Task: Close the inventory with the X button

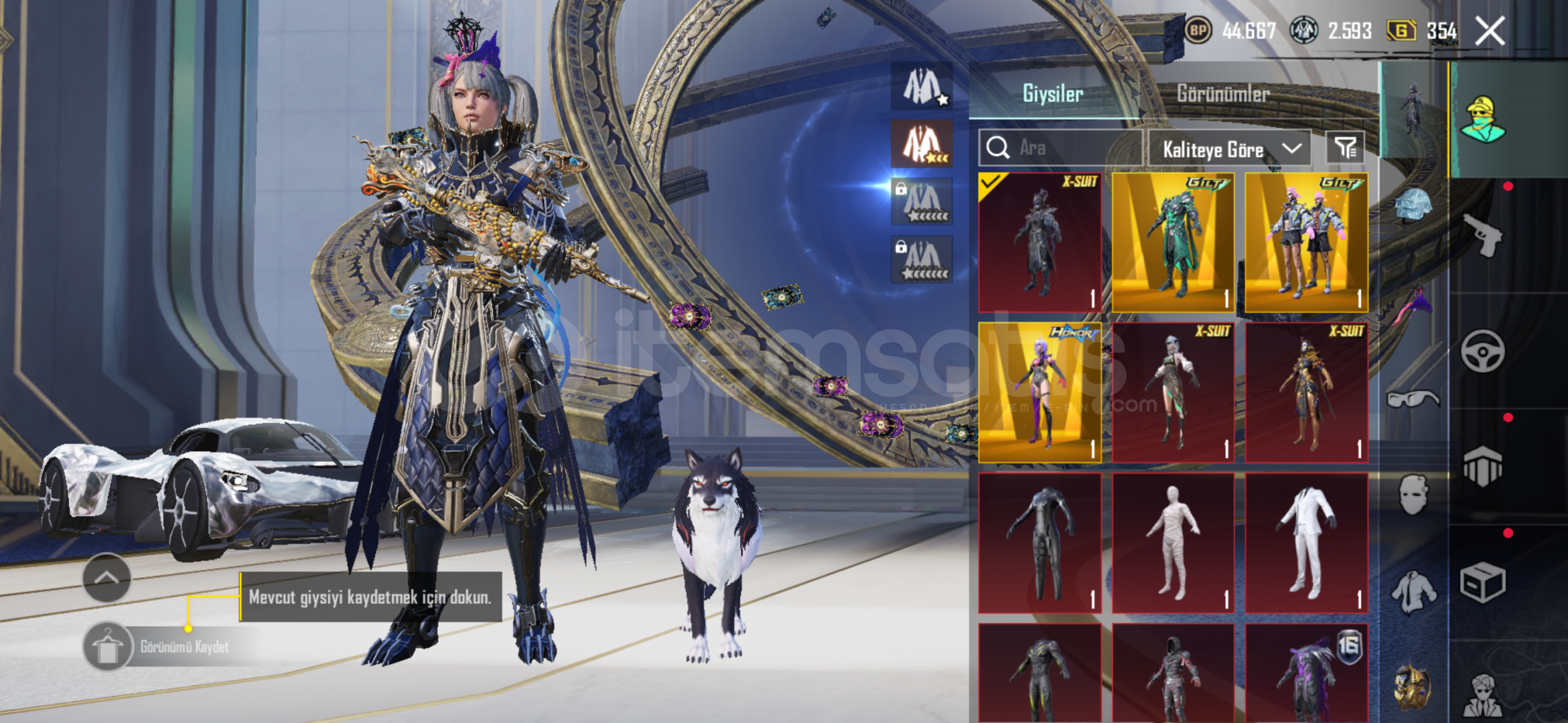Action: 1490,31
